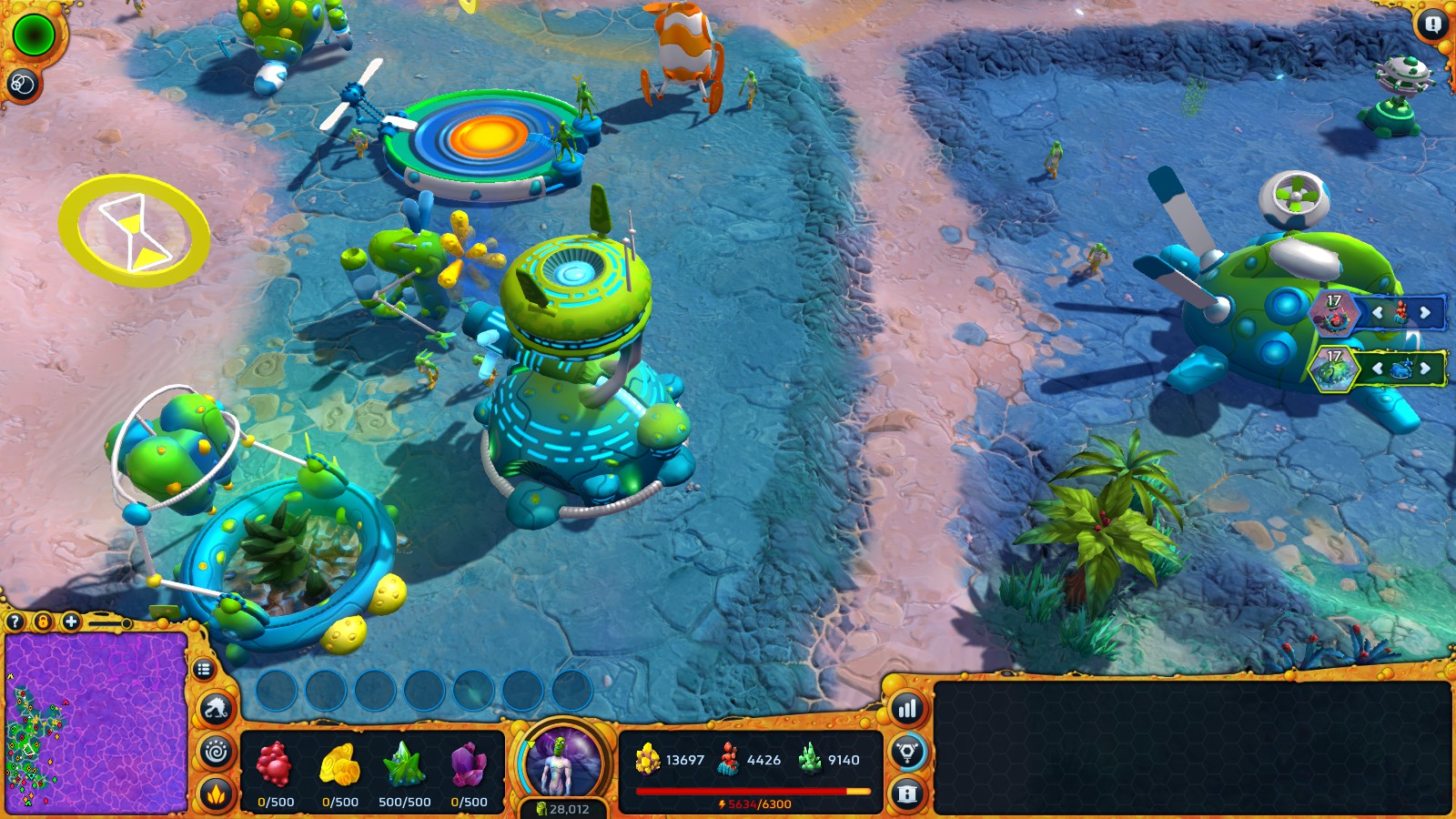Image resolution: width=1456 pixels, height=819 pixels.
Task: Click the yellow hourglass marker
Action: tap(135, 231)
